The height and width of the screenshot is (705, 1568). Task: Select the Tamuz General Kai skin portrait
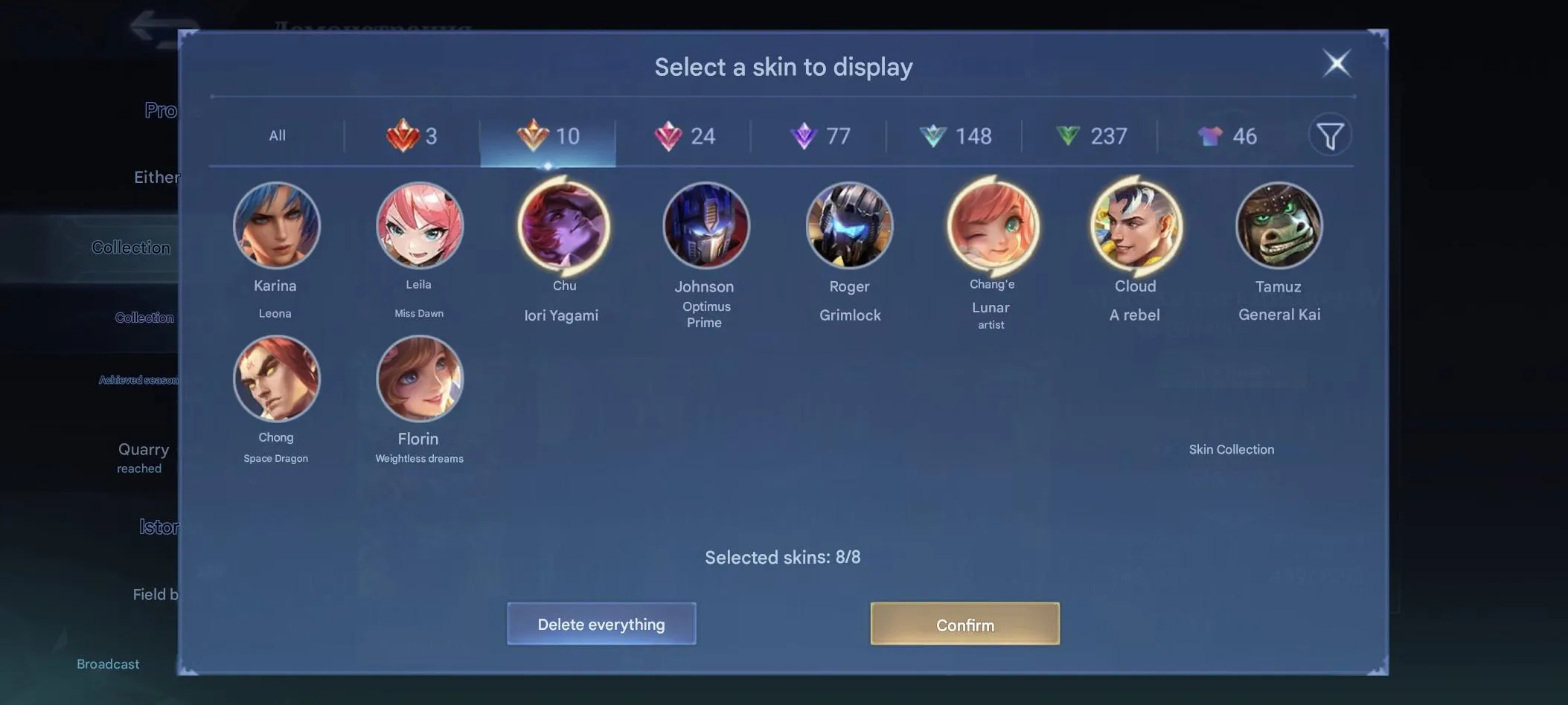pos(1279,225)
